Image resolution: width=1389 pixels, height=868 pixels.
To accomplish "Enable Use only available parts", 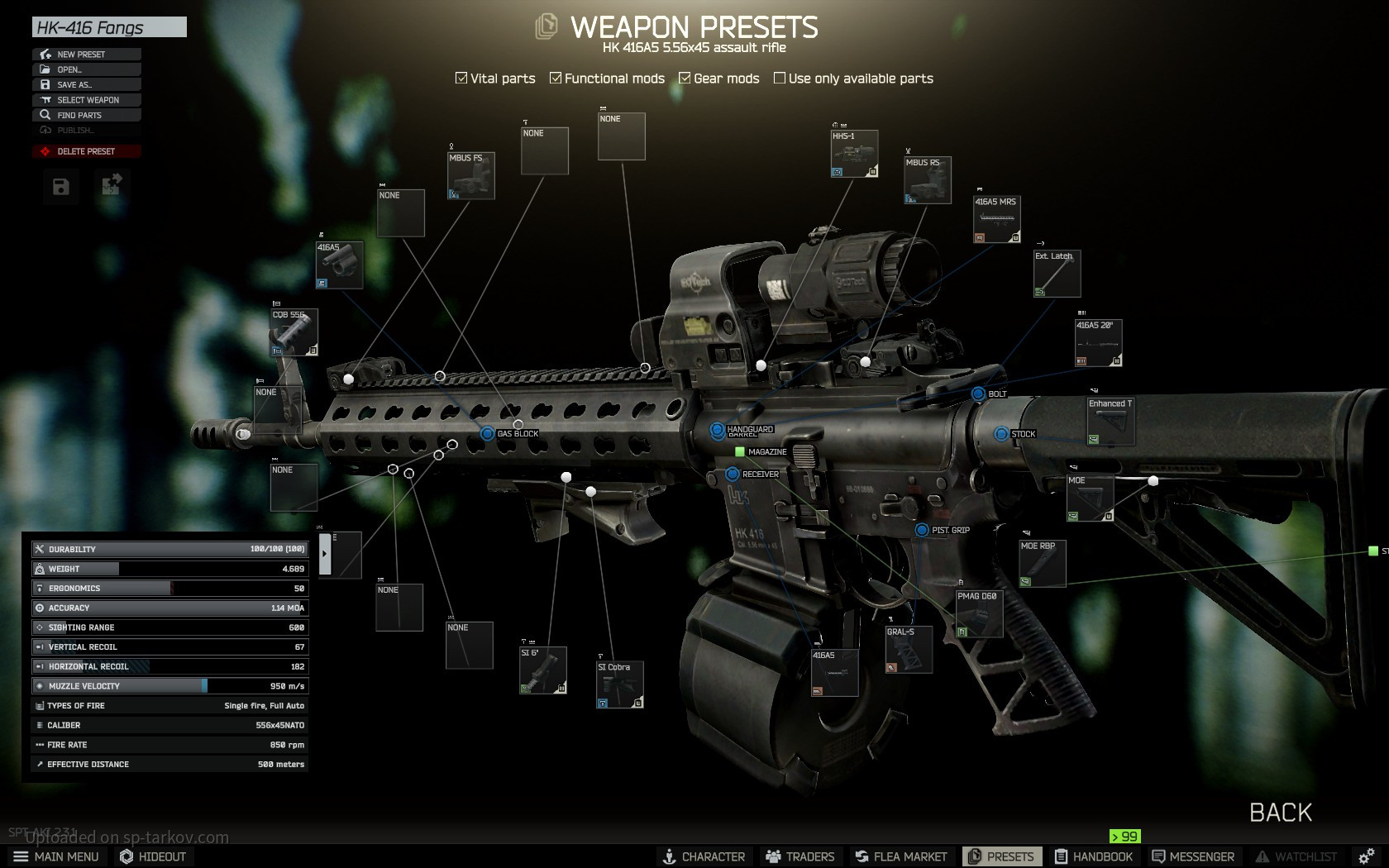I will point(779,79).
